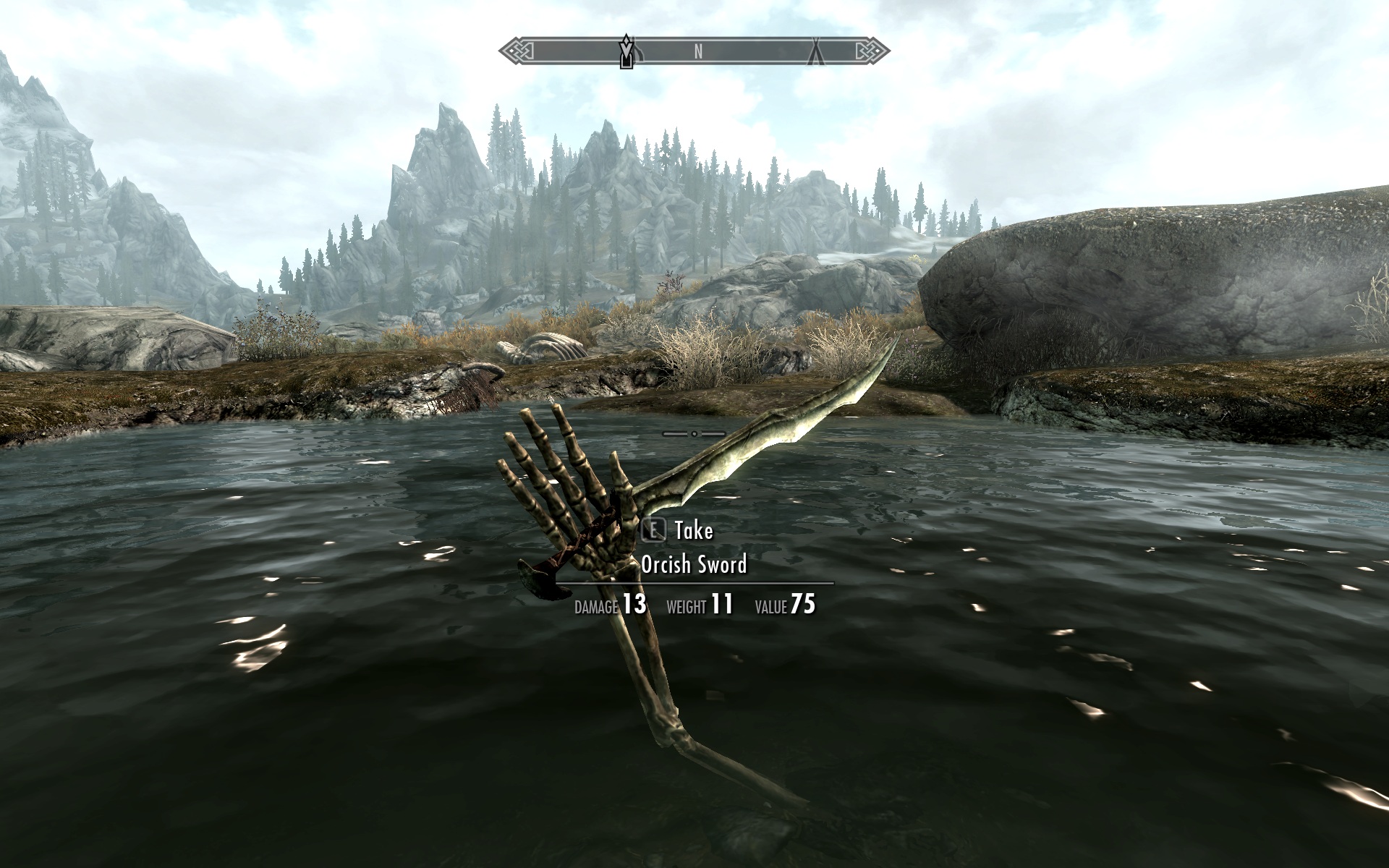Select the camp marker on the compass
This screenshot has width=1389, height=868.
point(815,51)
